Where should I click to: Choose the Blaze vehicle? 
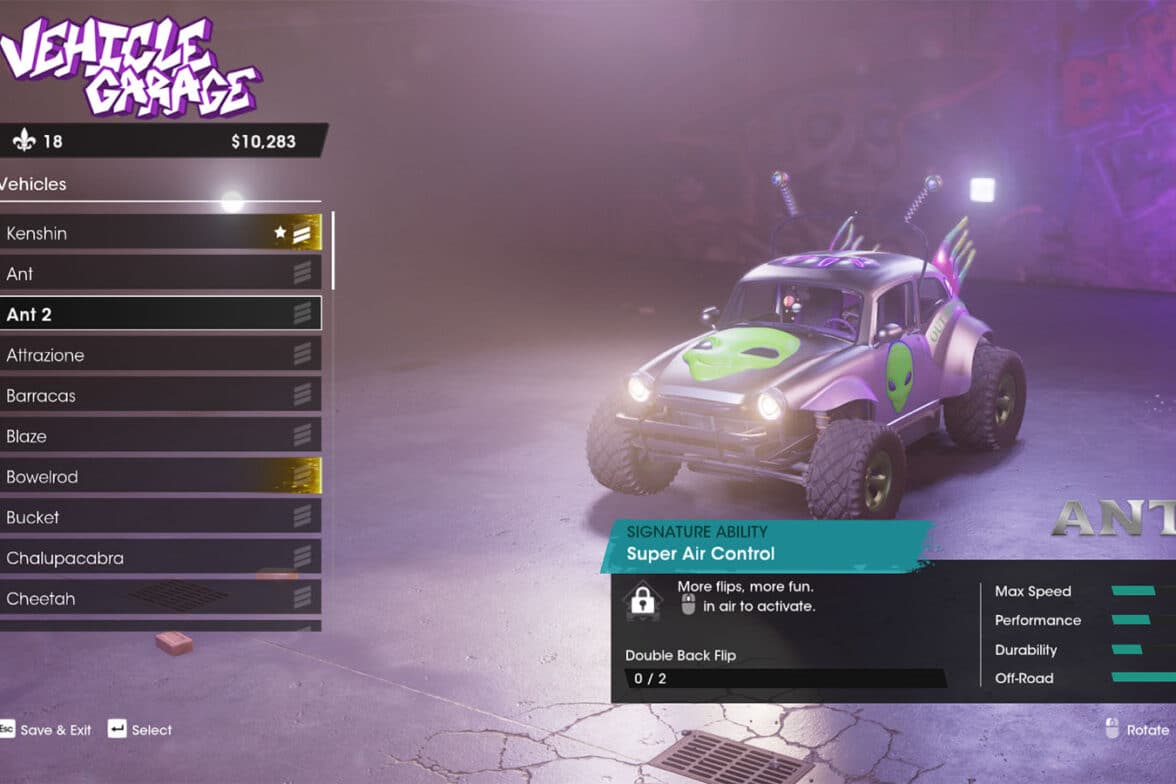tap(160, 436)
